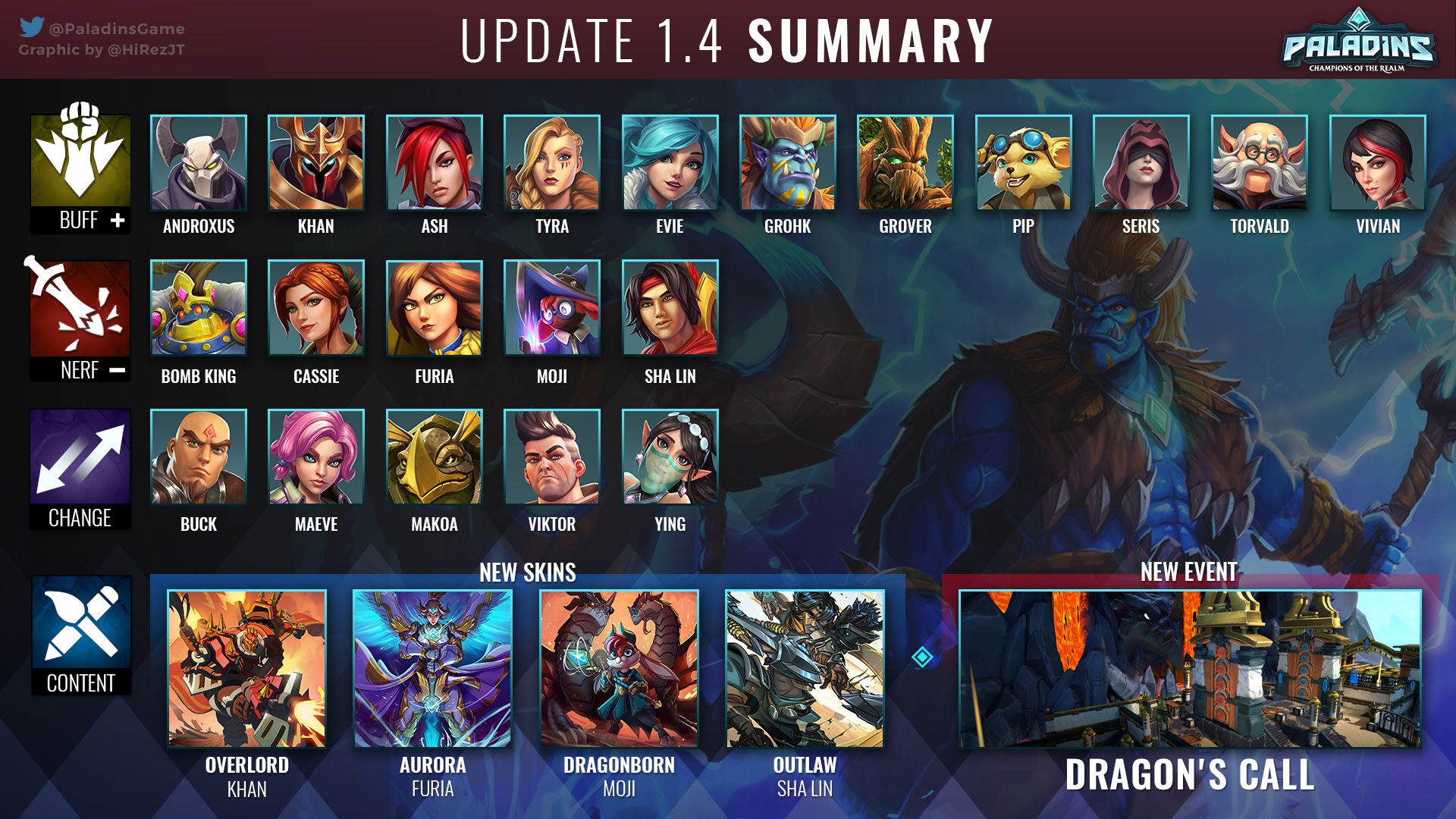The width and height of the screenshot is (1456, 819).
Task: Pick the Maeve champion portrait
Action: pyautogui.click(x=316, y=457)
